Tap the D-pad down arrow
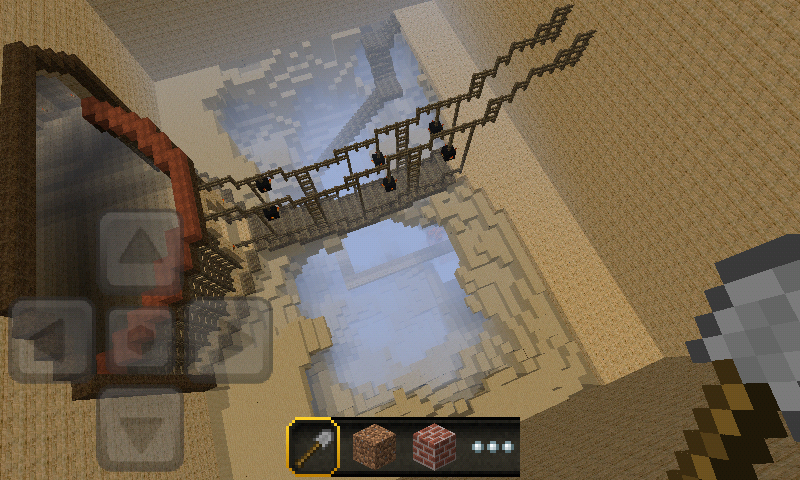The width and height of the screenshot is (800, 480). click(x=140, y=427)
